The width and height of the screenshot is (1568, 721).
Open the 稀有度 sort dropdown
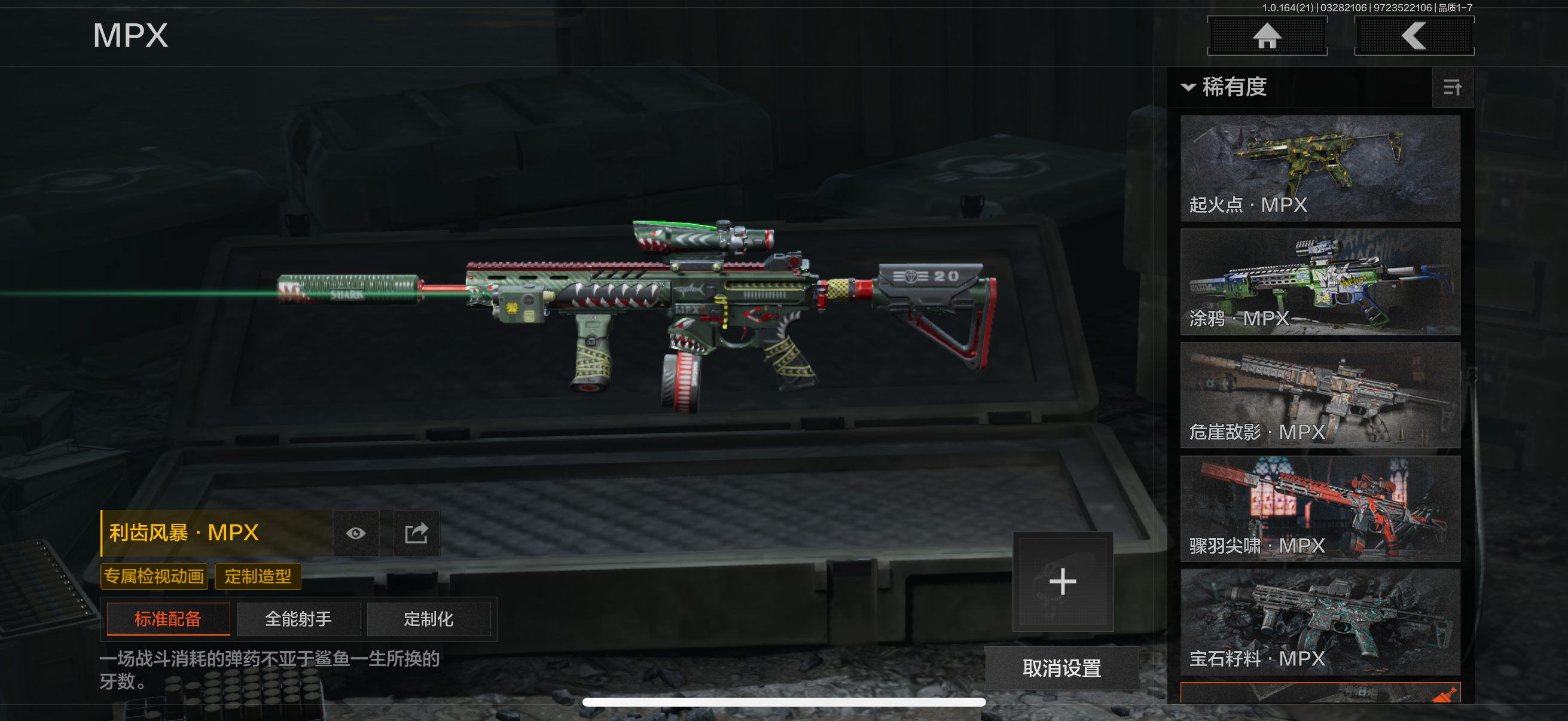point(1225,87)
